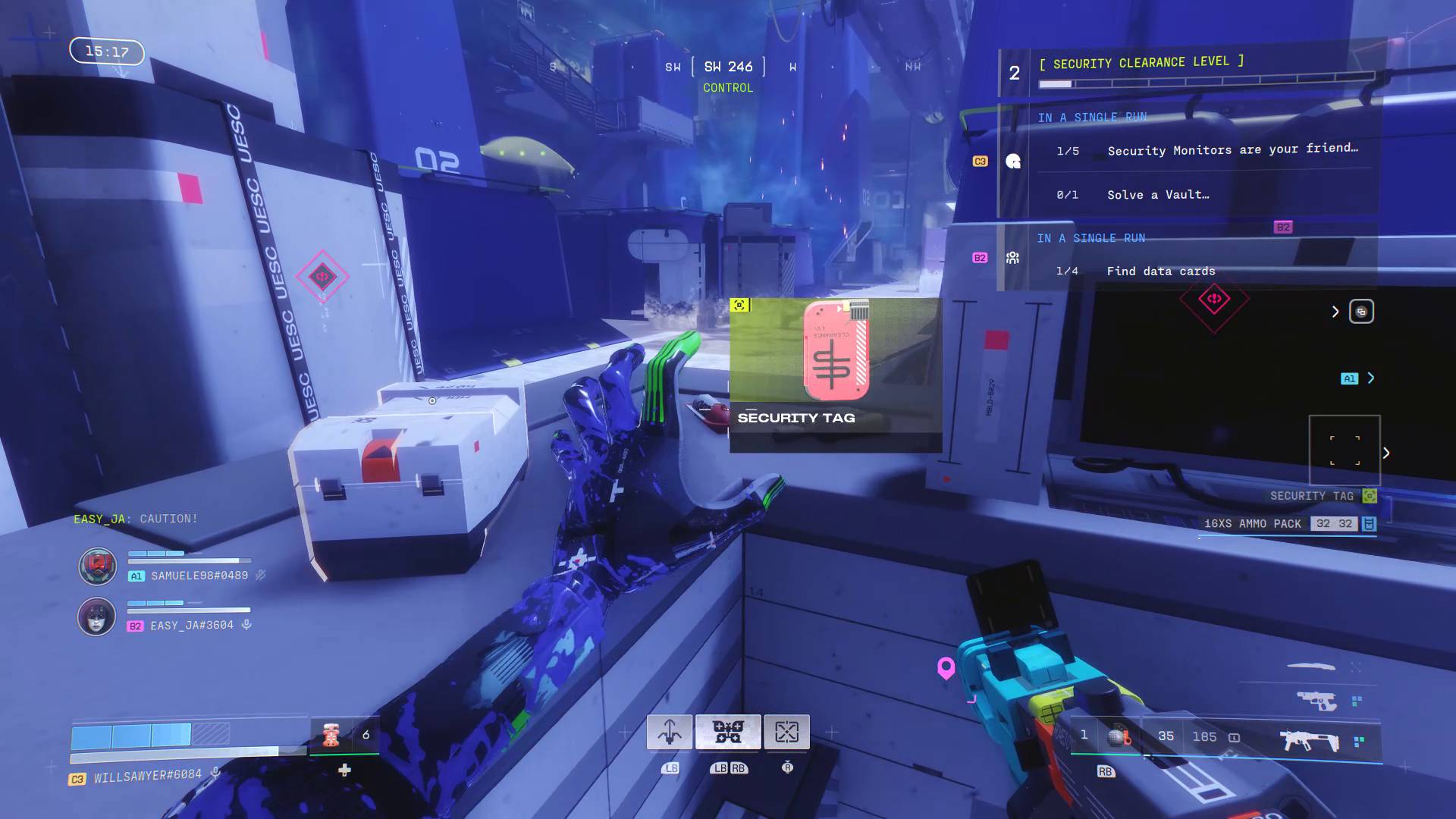This screenshot has height=819, width=1456.
Task: Select the rightmost R ability icon
Action: [x=786, y=730]
